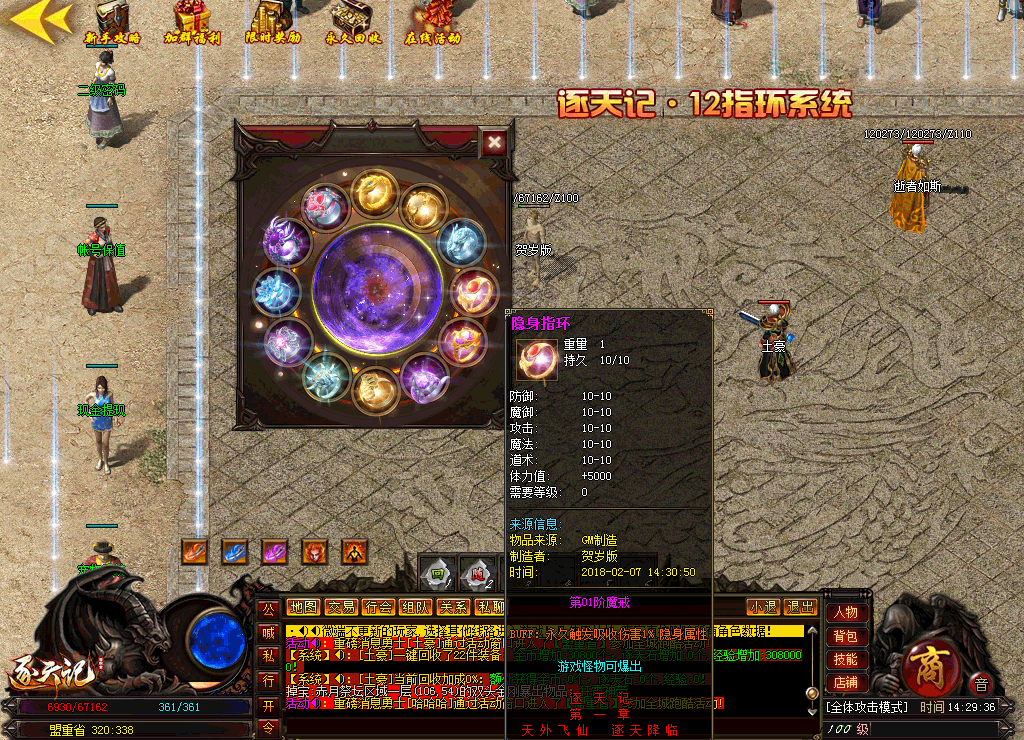Select the 隐身指环 ring slot in the circle
Image resolution: width=1024 pixels, height=740 pixels.
tap(473, 291)
